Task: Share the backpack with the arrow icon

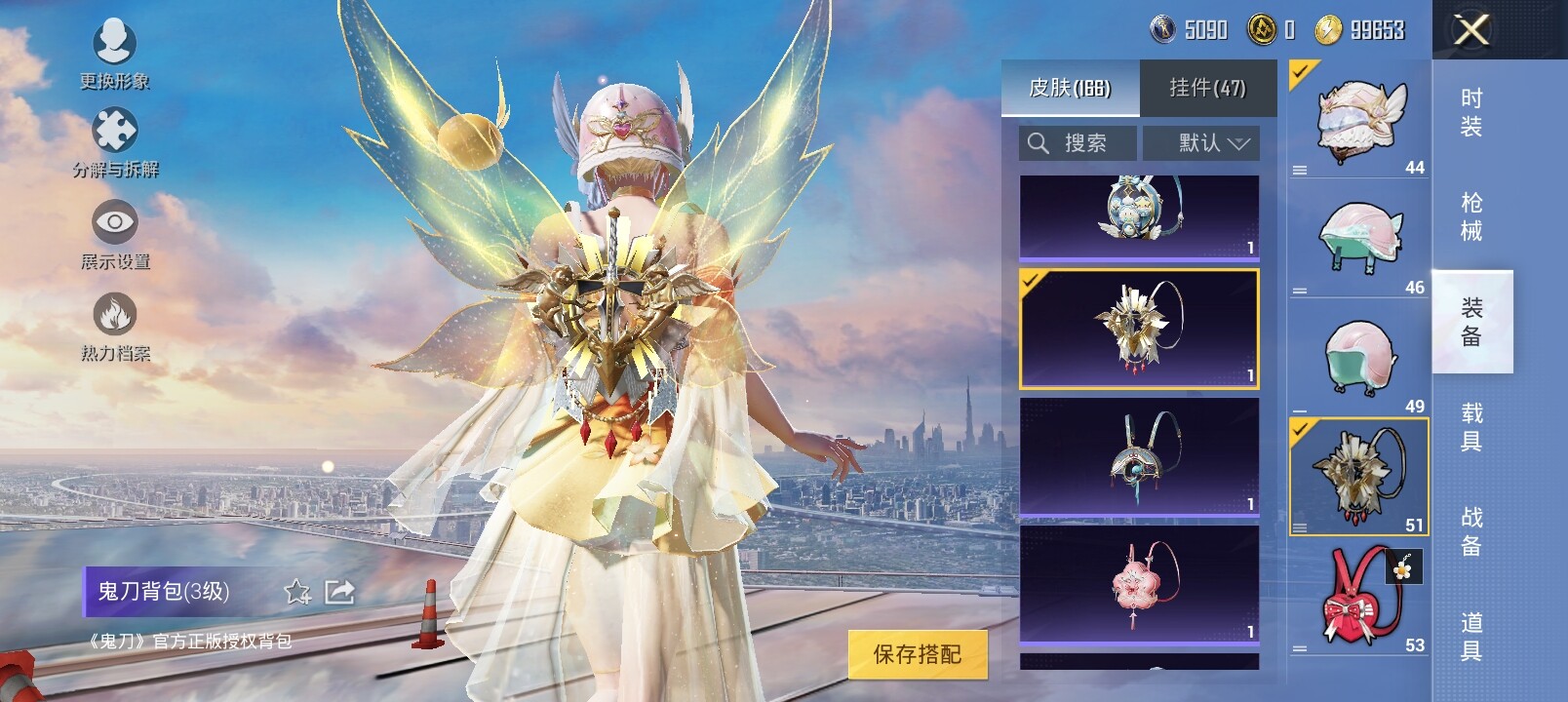Action: [x=339, y=592]
